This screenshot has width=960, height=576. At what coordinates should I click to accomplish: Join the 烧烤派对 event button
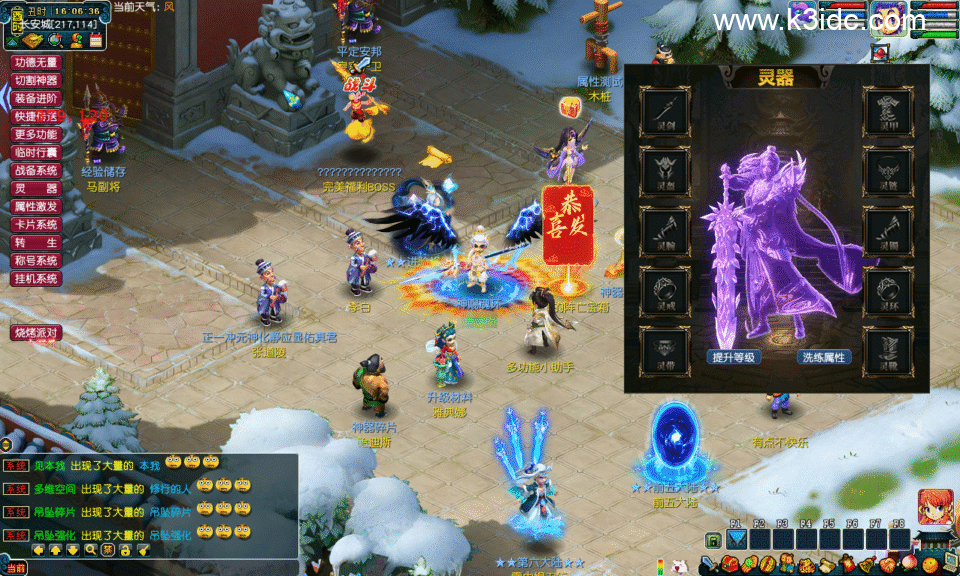37,332
